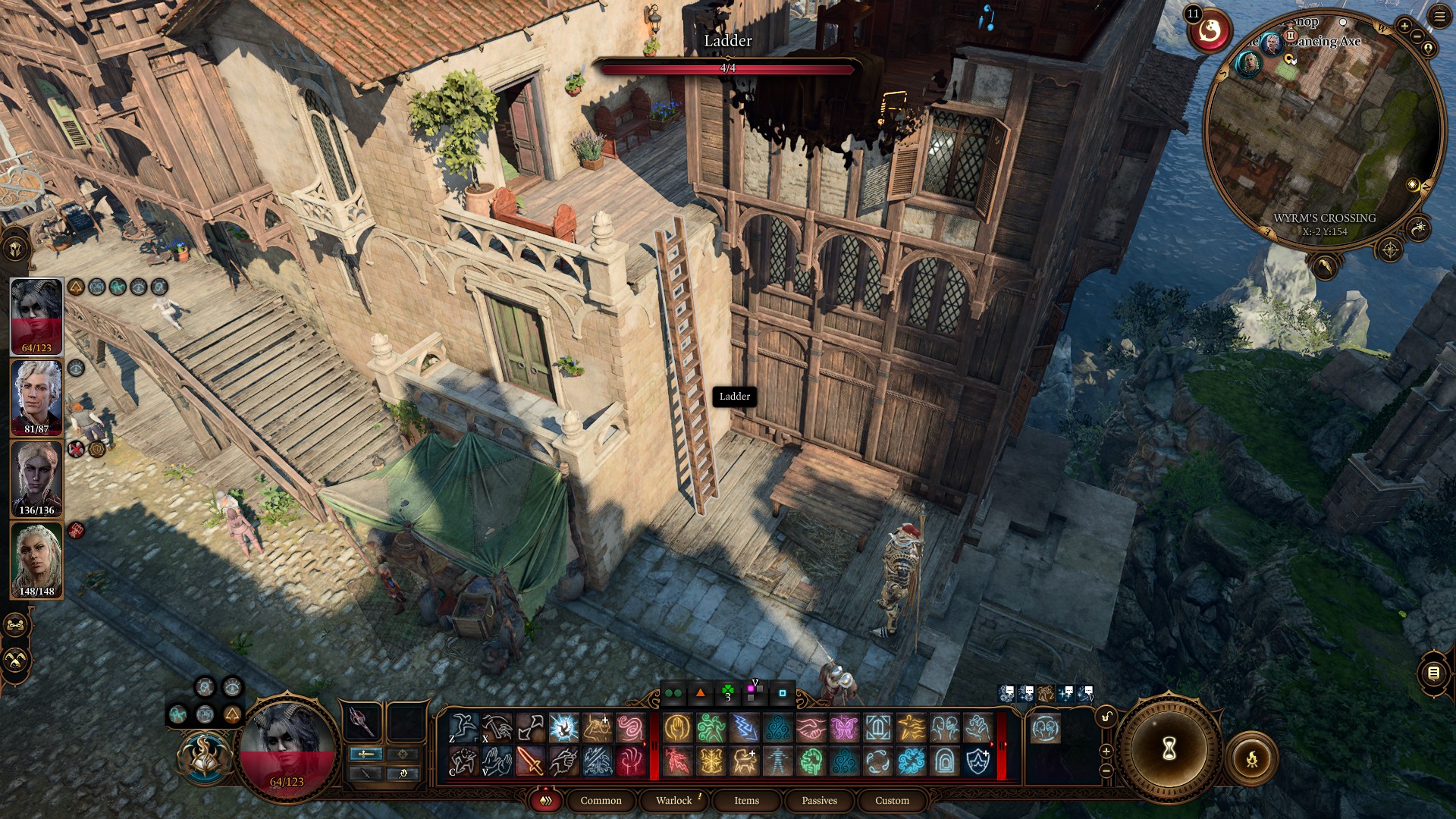Image resolution: width=1456 pixels, height=819 pixels.
Task: Switch to the Items hotbar tab
Action: click(x=745, y=800)
